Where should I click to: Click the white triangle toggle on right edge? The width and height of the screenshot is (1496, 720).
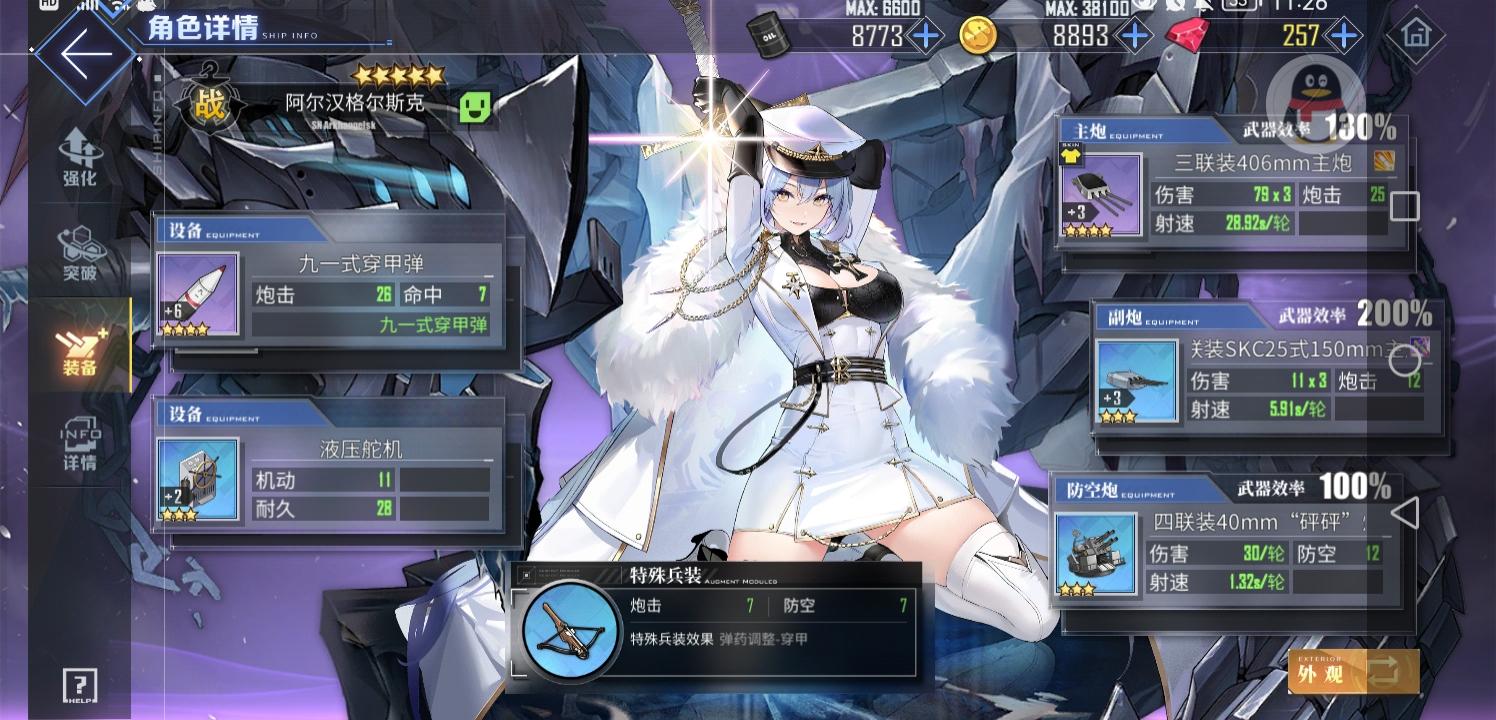coord(1406,512)
